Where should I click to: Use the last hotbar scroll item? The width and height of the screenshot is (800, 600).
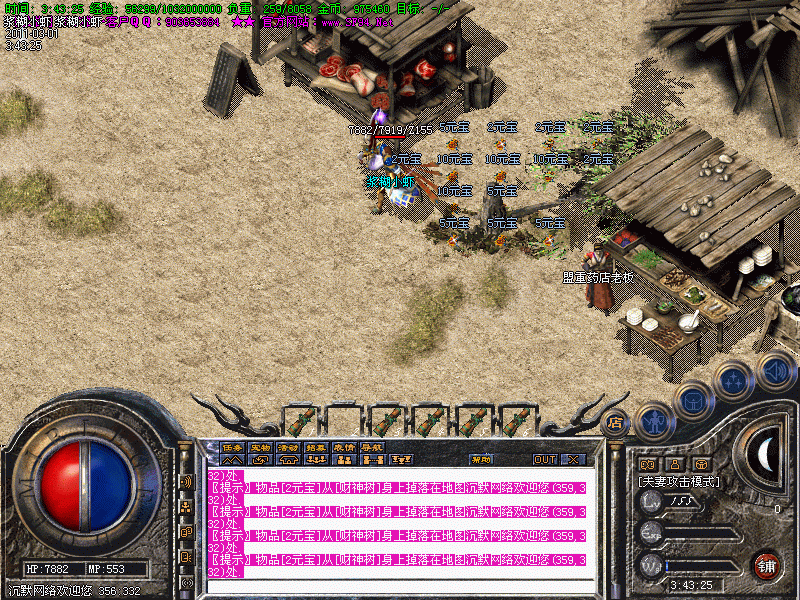[x=516, y=420]
